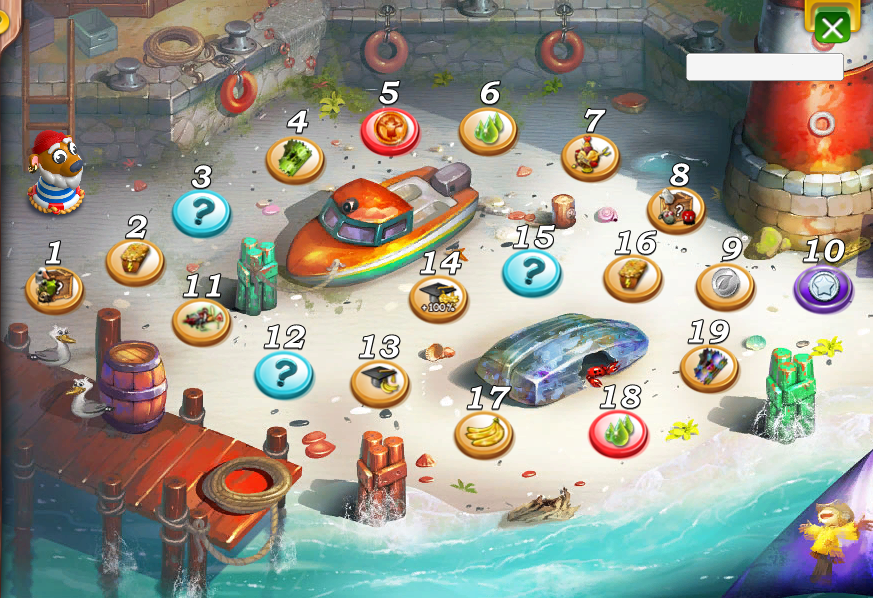Close the map with the green X button

point(832,27)
